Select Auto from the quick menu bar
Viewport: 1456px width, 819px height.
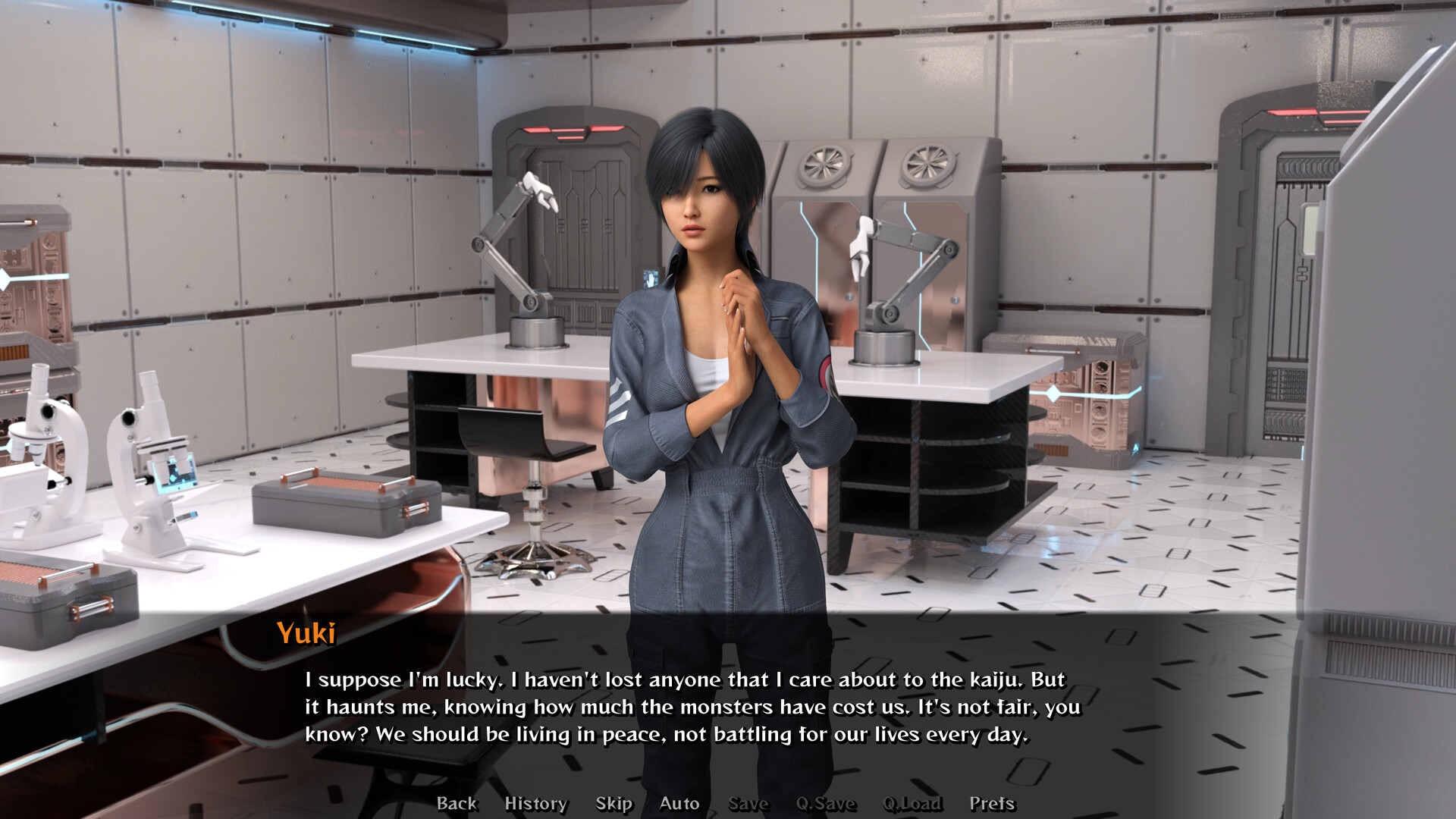point(679,803)
